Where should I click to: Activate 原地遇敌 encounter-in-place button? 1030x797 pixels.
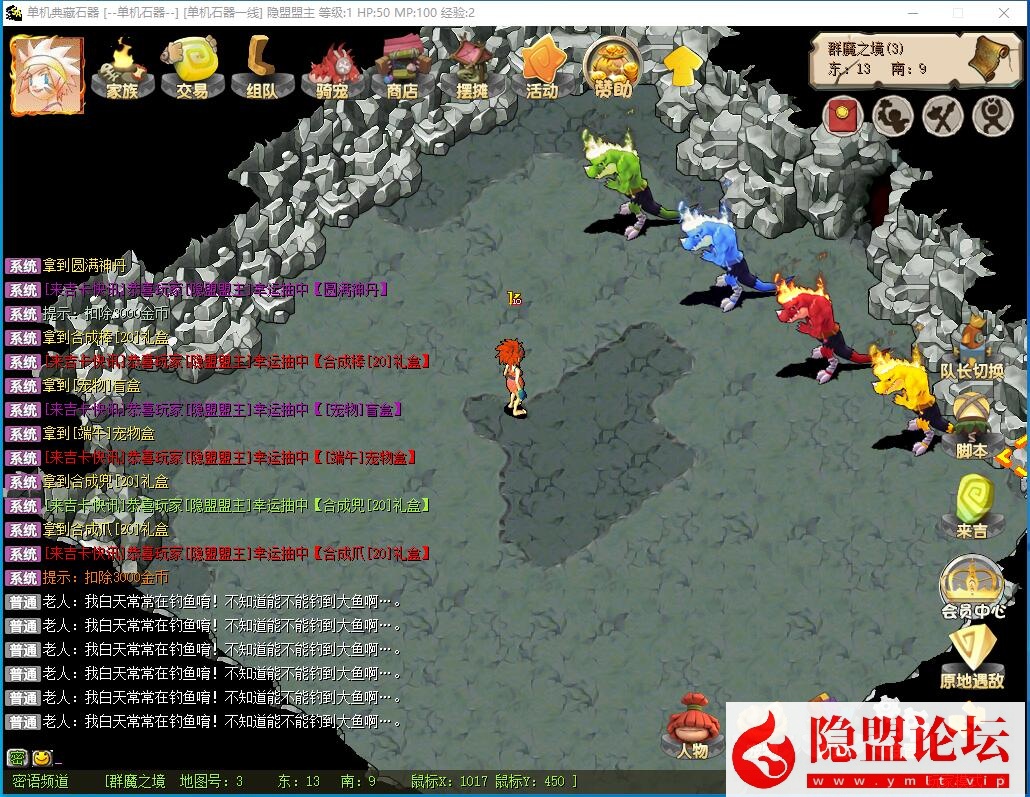[972, 660]
